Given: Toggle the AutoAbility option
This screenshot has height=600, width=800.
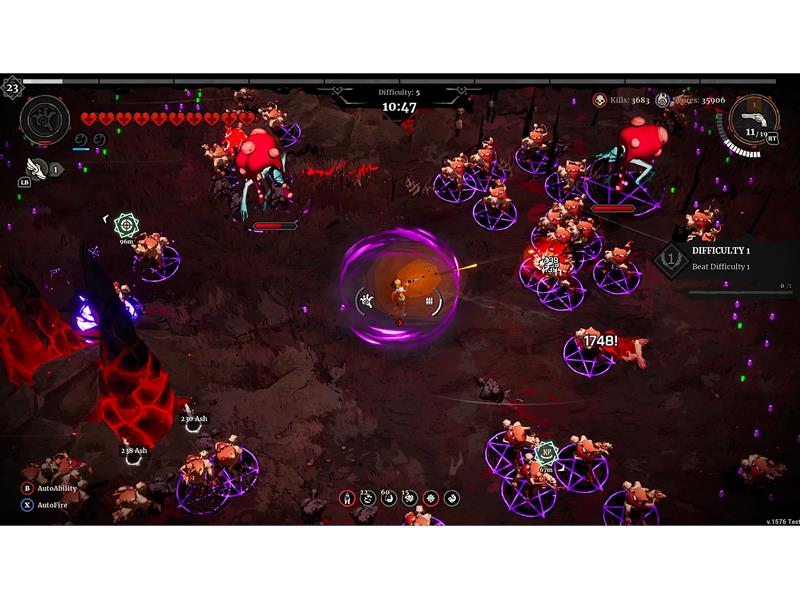Looking at the screenshot, I should click(27, 488).
